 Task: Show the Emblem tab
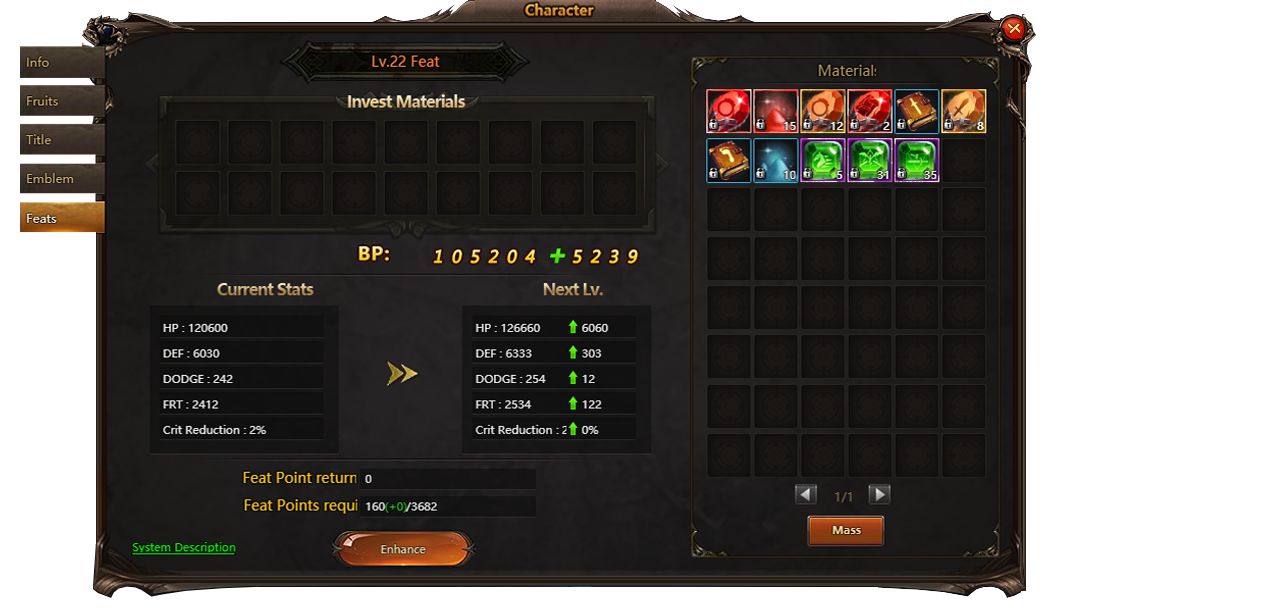pos(60,179)
